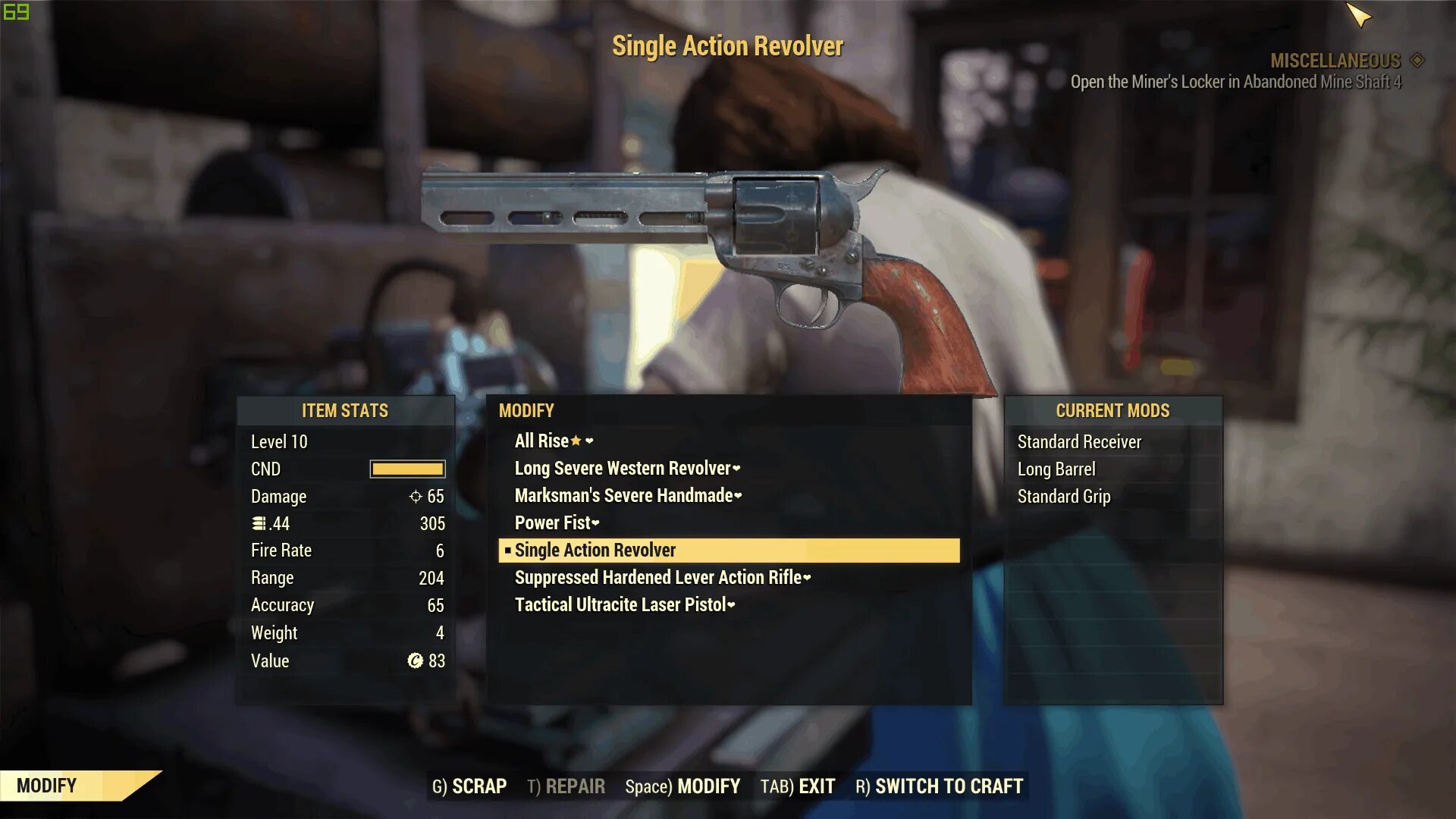Viewport: 1456px width, 819px height.
Task: Switch to craft mode
Action: coord(939,786)
